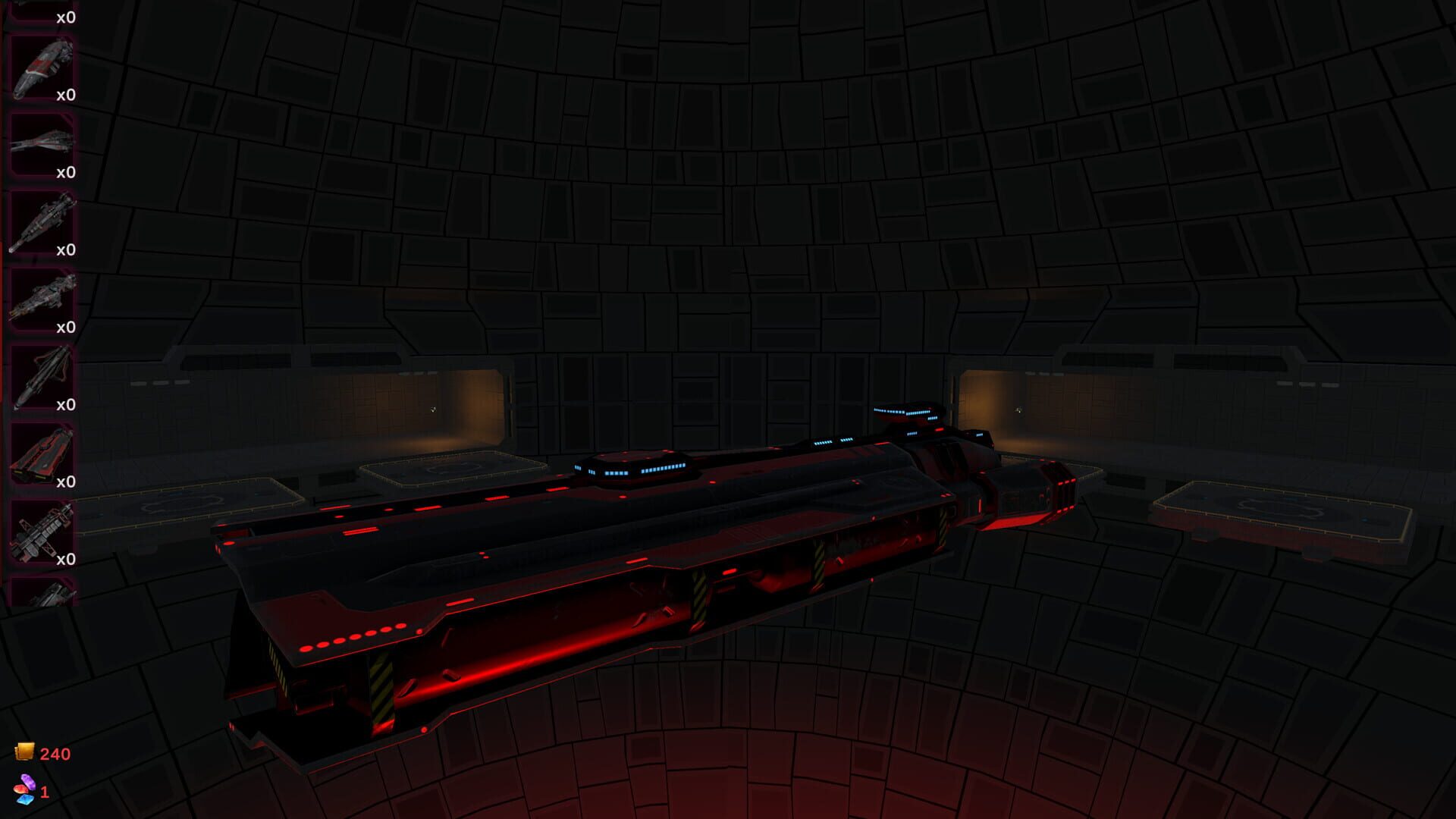The height and width of the screenshot is (819, 1456).
Task: Click the 240 gold amount label
Action: [54, 754]
